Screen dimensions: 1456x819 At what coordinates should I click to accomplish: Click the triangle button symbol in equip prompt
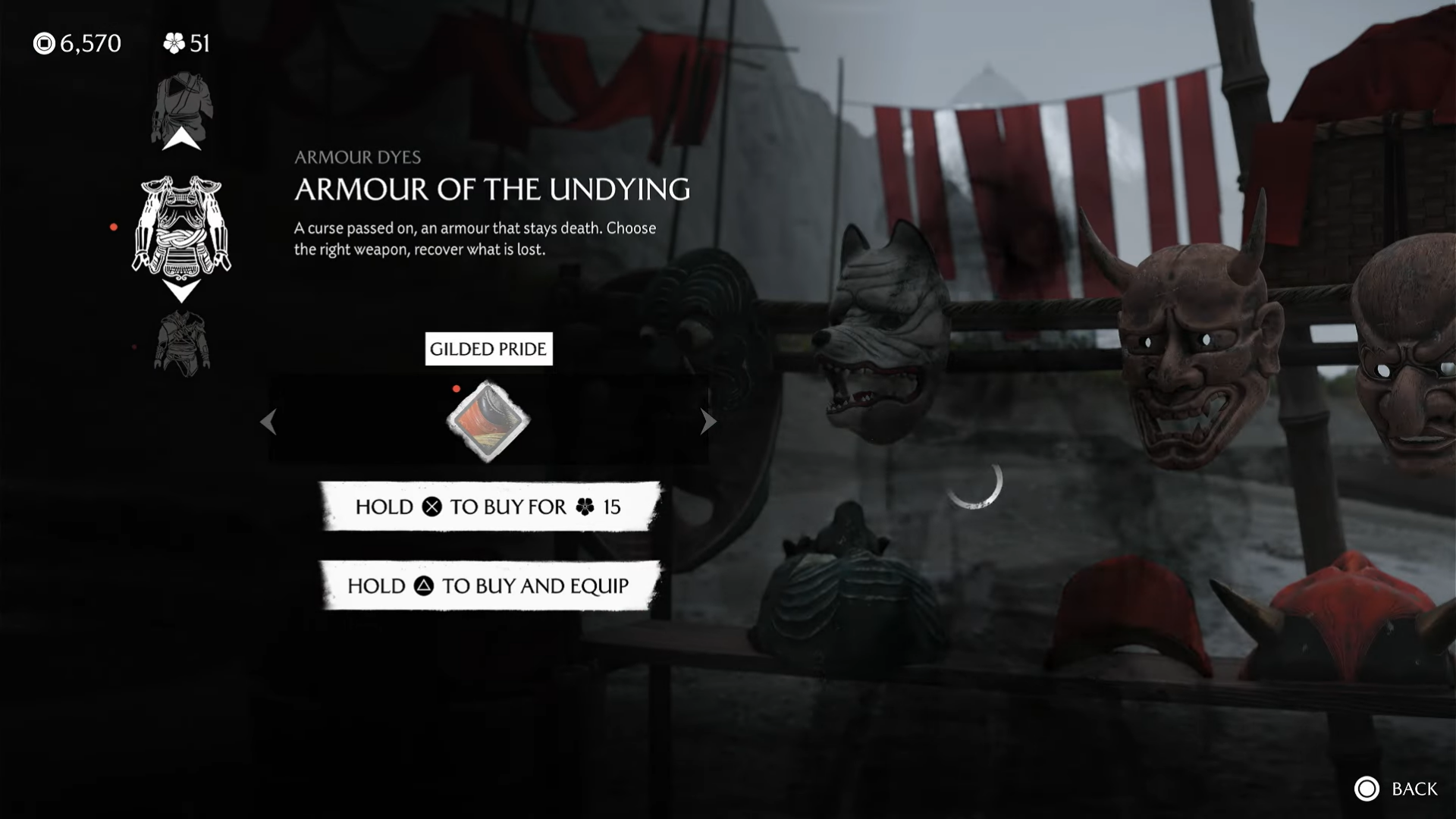click(425, 585)
